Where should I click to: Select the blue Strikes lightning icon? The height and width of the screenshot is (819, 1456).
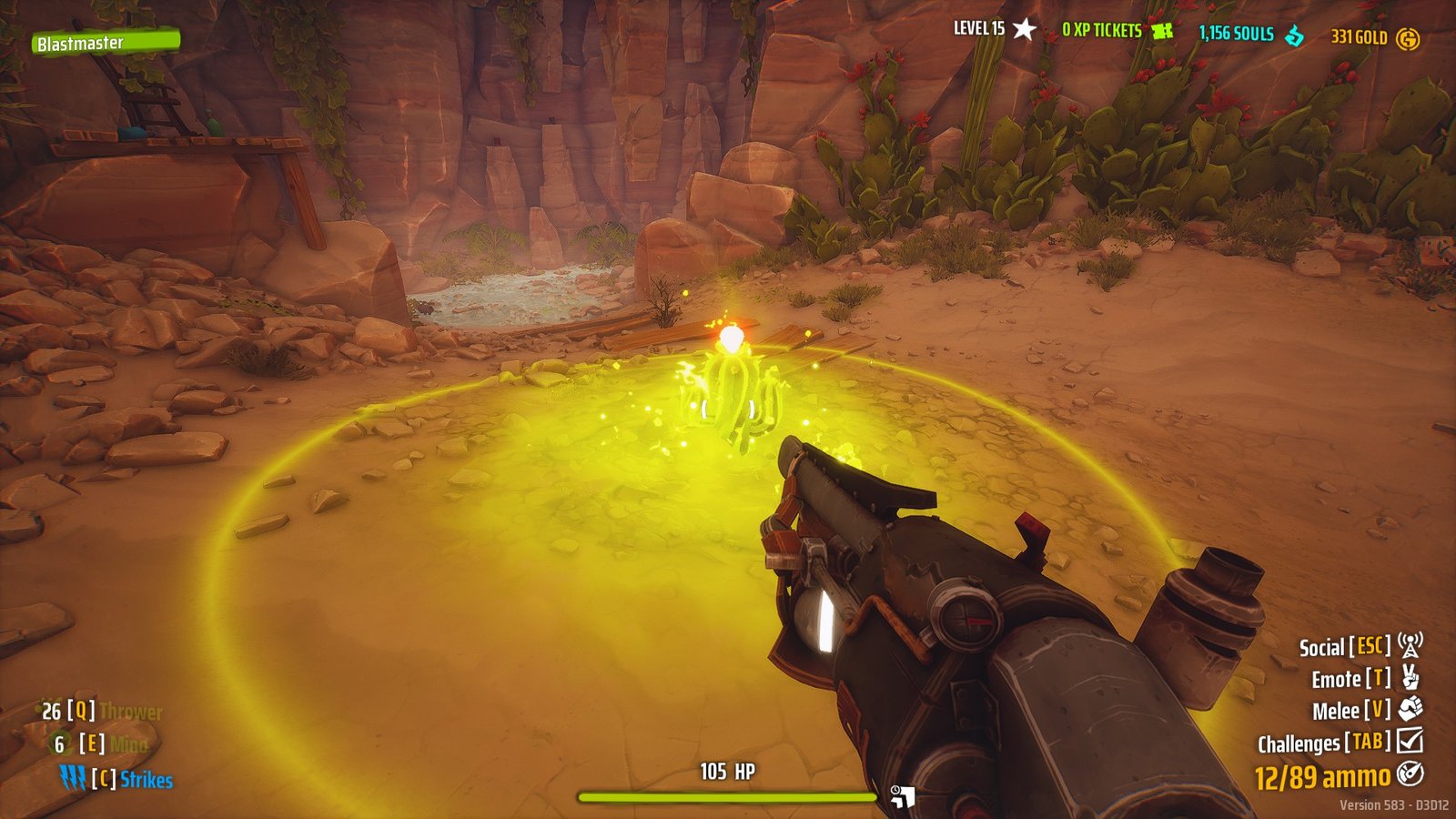click(70, 778)
